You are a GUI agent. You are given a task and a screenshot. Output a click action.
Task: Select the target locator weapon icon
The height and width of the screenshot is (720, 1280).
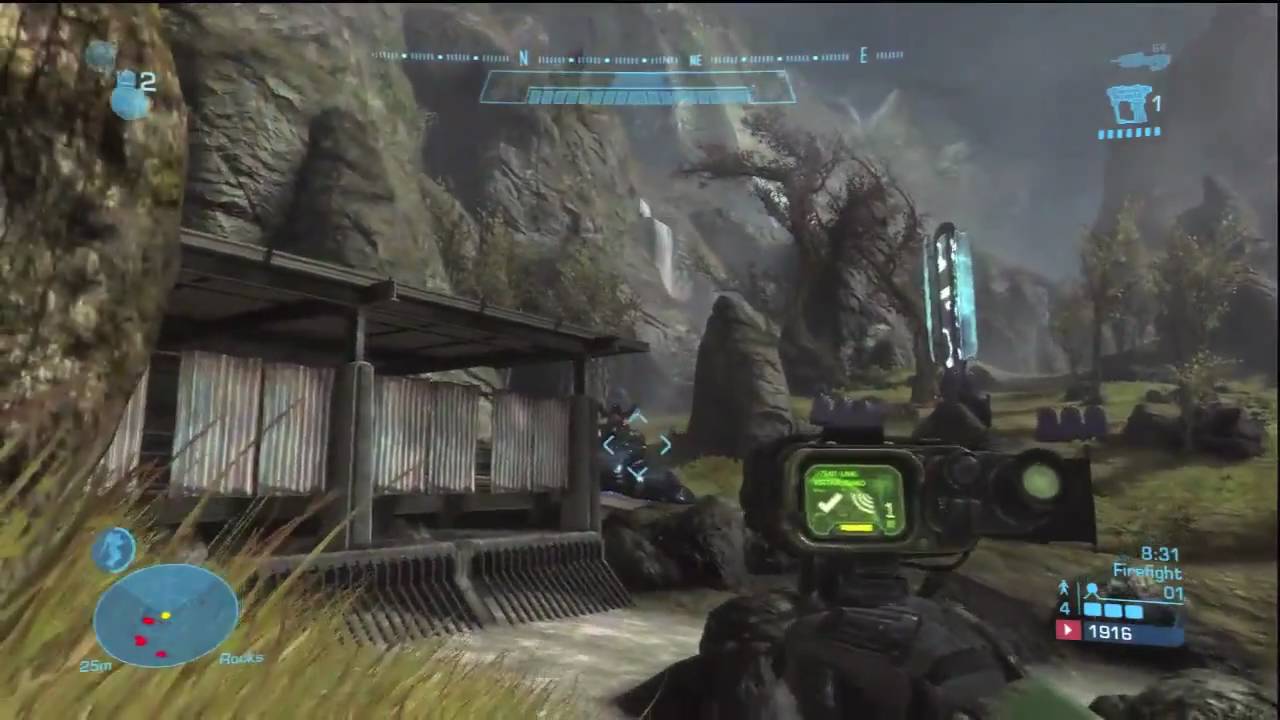point(1129,104)
